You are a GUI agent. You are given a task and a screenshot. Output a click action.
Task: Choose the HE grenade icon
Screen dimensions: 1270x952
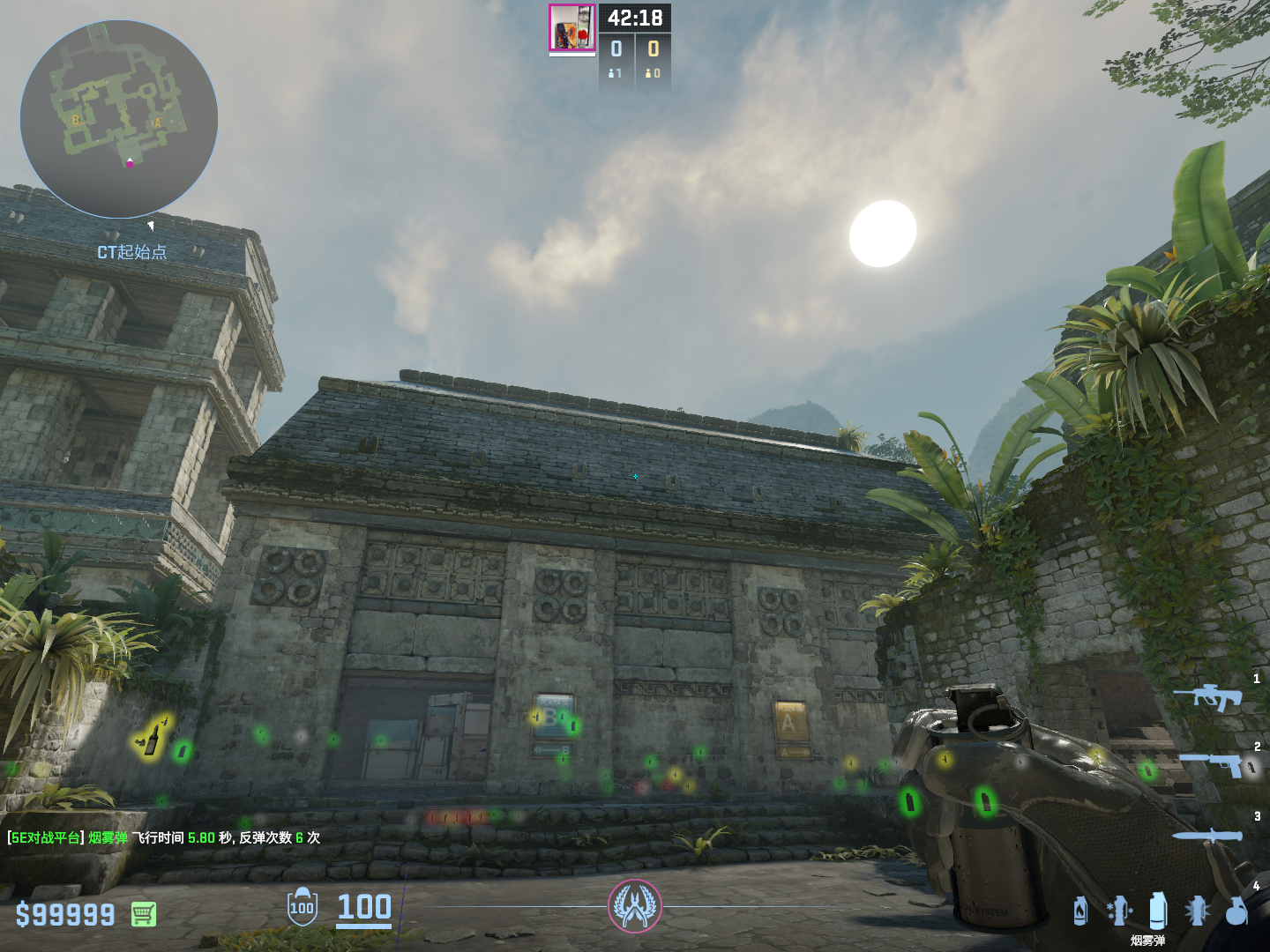pyautogui.click(x=1236, y=911)
